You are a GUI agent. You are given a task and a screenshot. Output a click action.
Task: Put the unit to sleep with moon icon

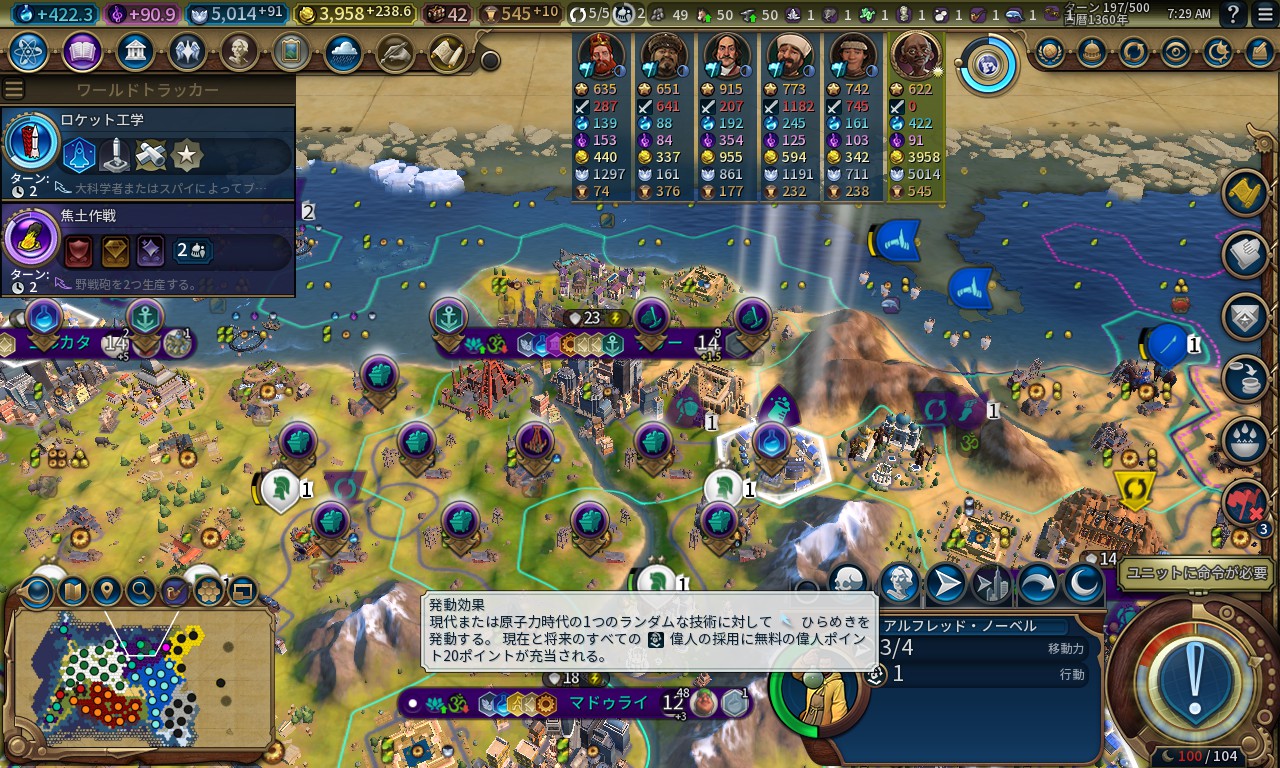click(1082, 582)
